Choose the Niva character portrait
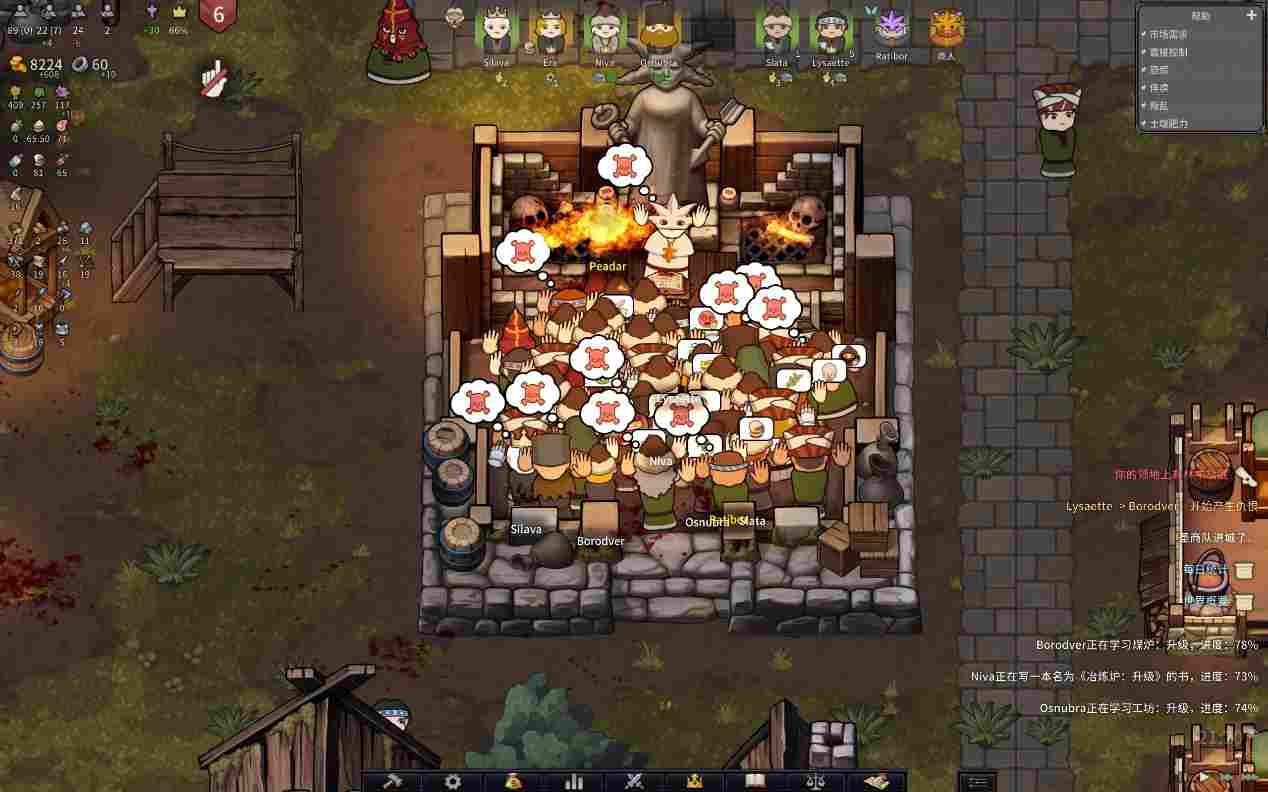 coord(604,32)
